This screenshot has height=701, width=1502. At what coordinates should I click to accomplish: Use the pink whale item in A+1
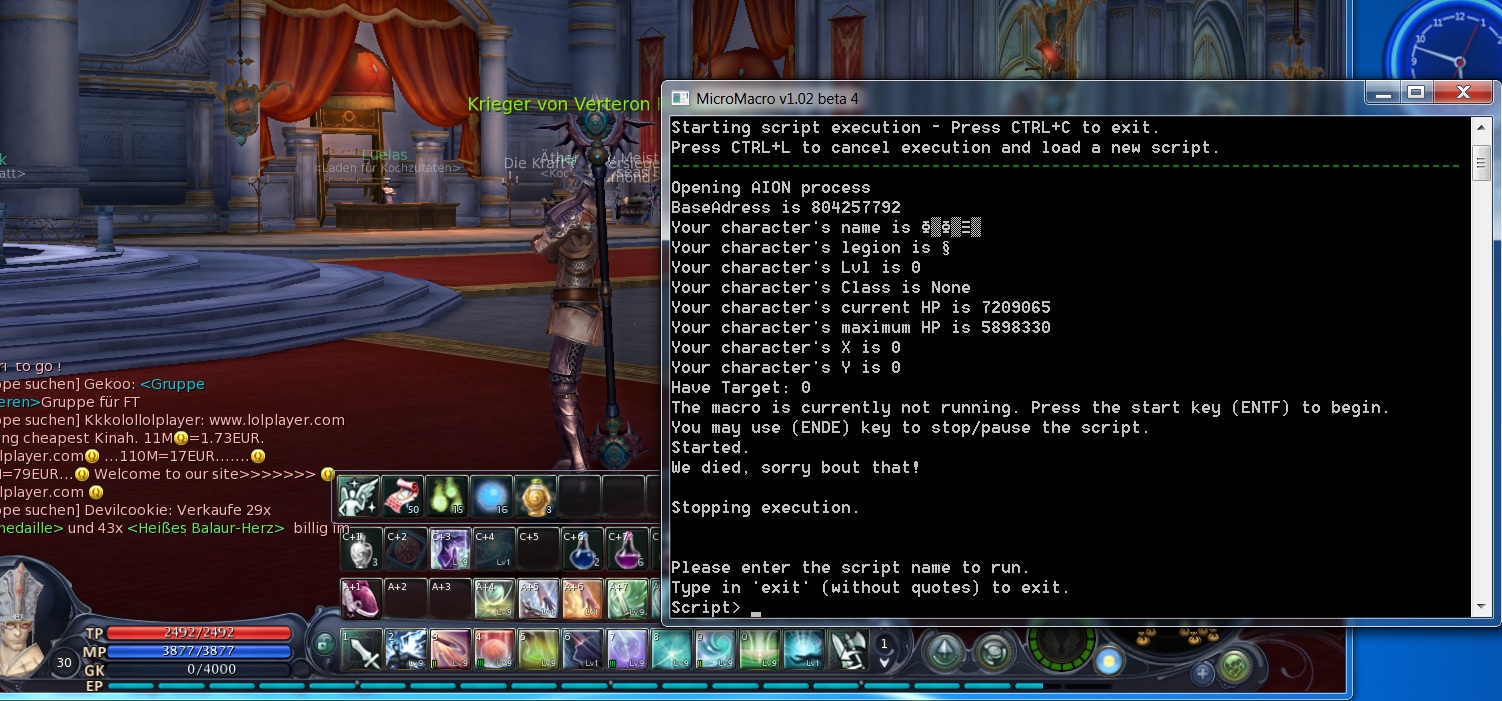[x=361, y=599]
